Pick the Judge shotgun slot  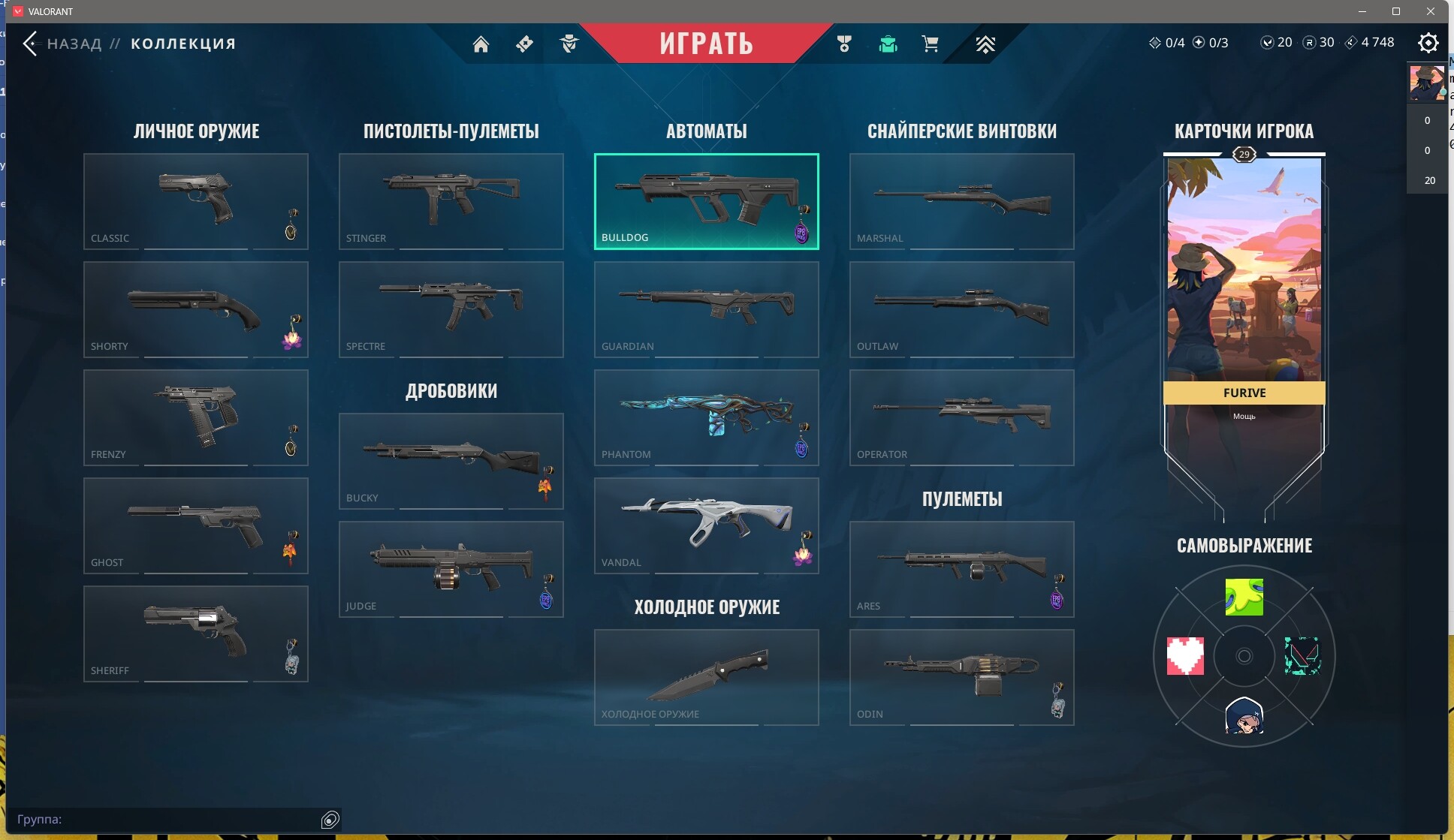451,569
